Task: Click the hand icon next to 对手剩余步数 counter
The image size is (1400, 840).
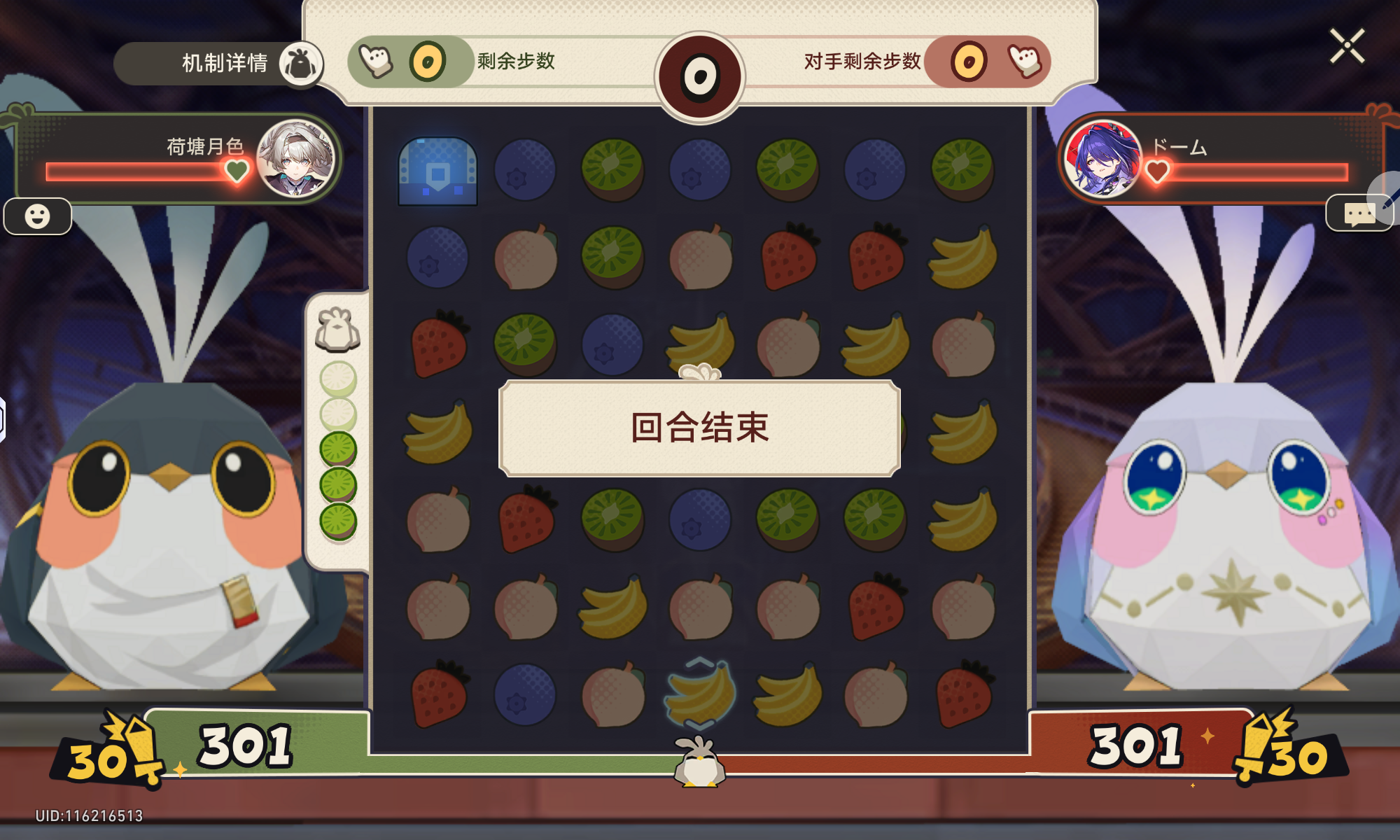Action: (1024, 62)
